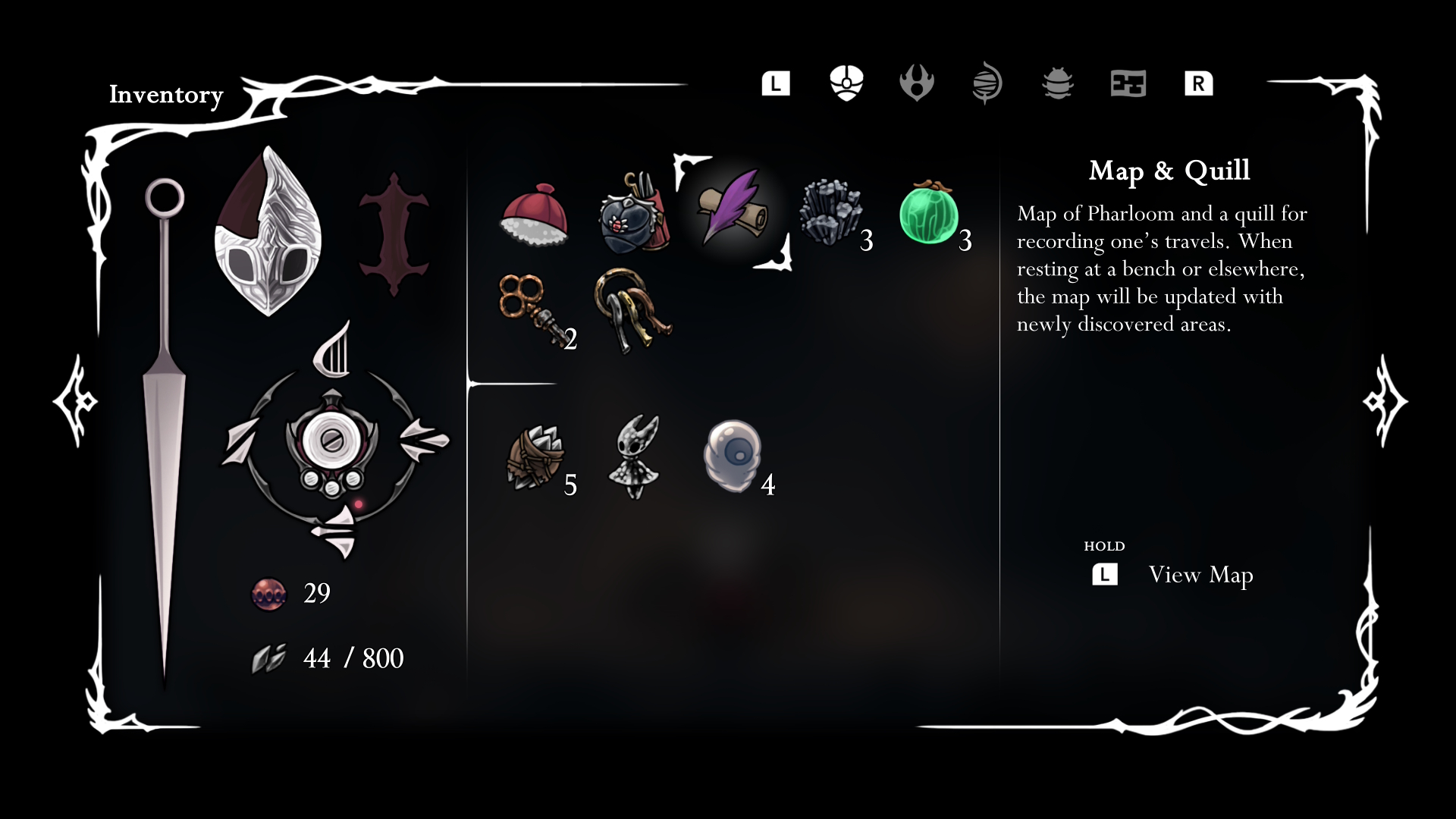Click the Inventory title label
The image size is (1456, 819).
(166, 95)
